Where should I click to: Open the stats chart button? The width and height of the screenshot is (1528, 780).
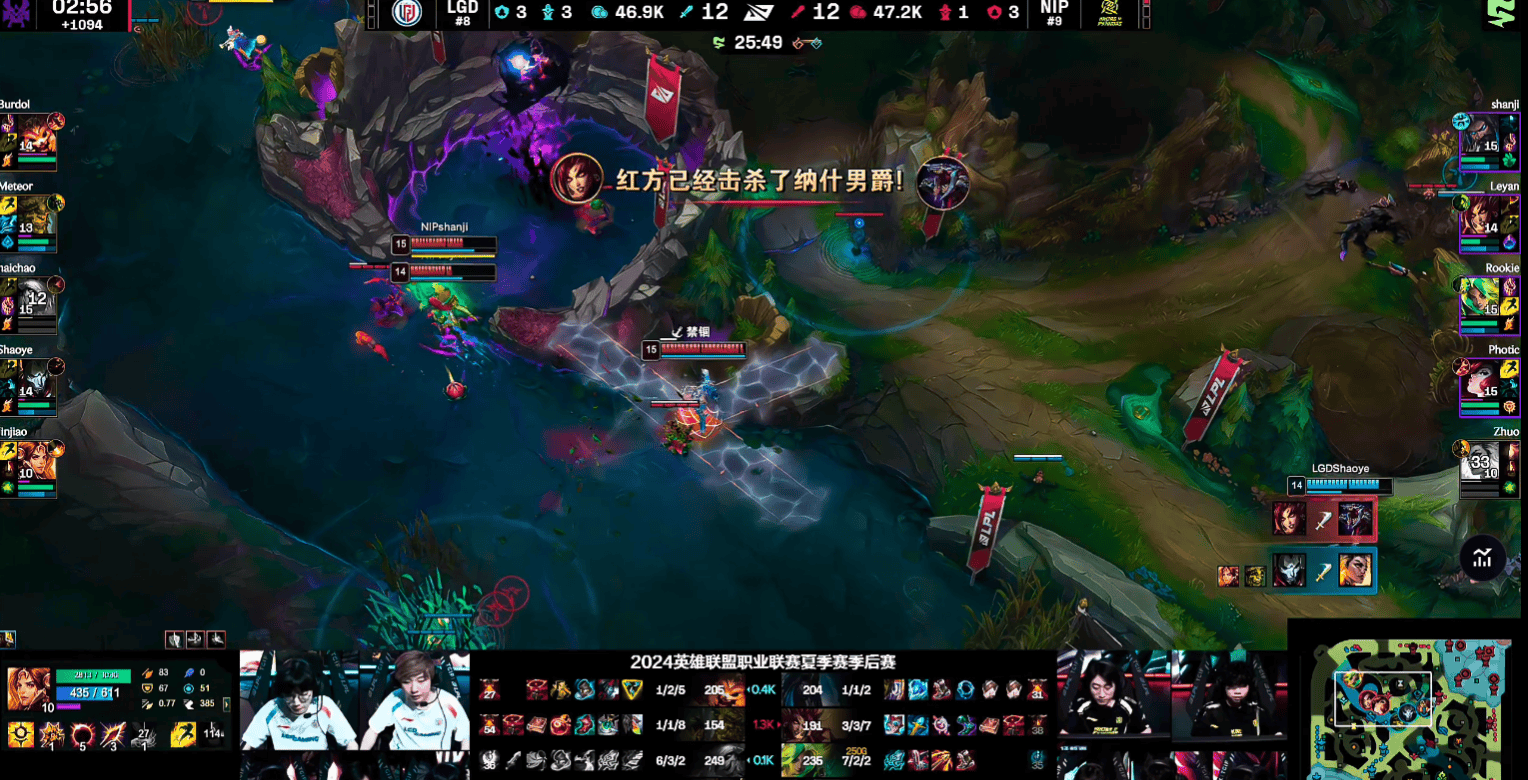(x=1482, y=558)
